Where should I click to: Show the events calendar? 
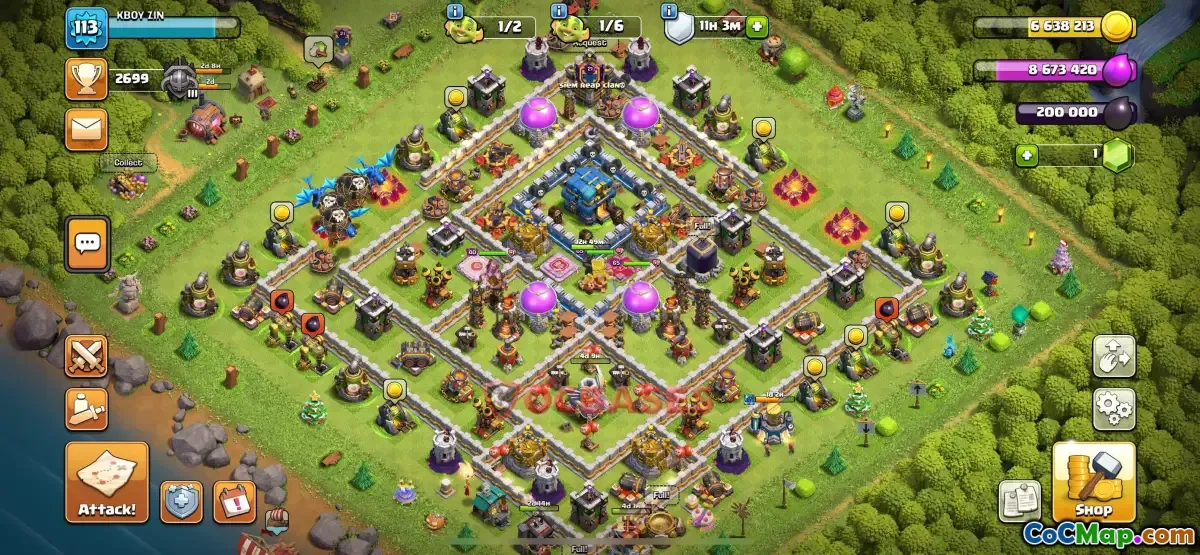click(234, 501)
